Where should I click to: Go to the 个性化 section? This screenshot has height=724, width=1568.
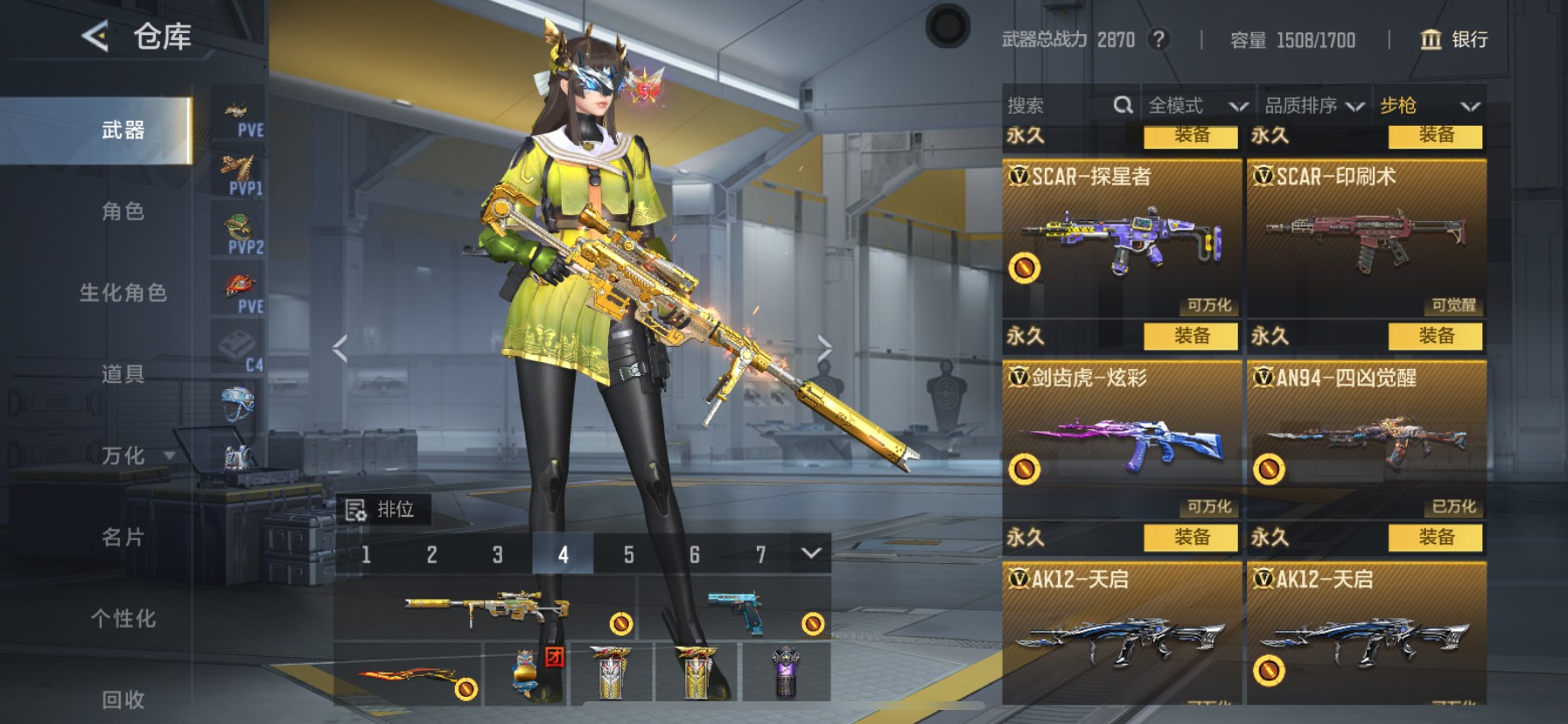coord(122,618)
